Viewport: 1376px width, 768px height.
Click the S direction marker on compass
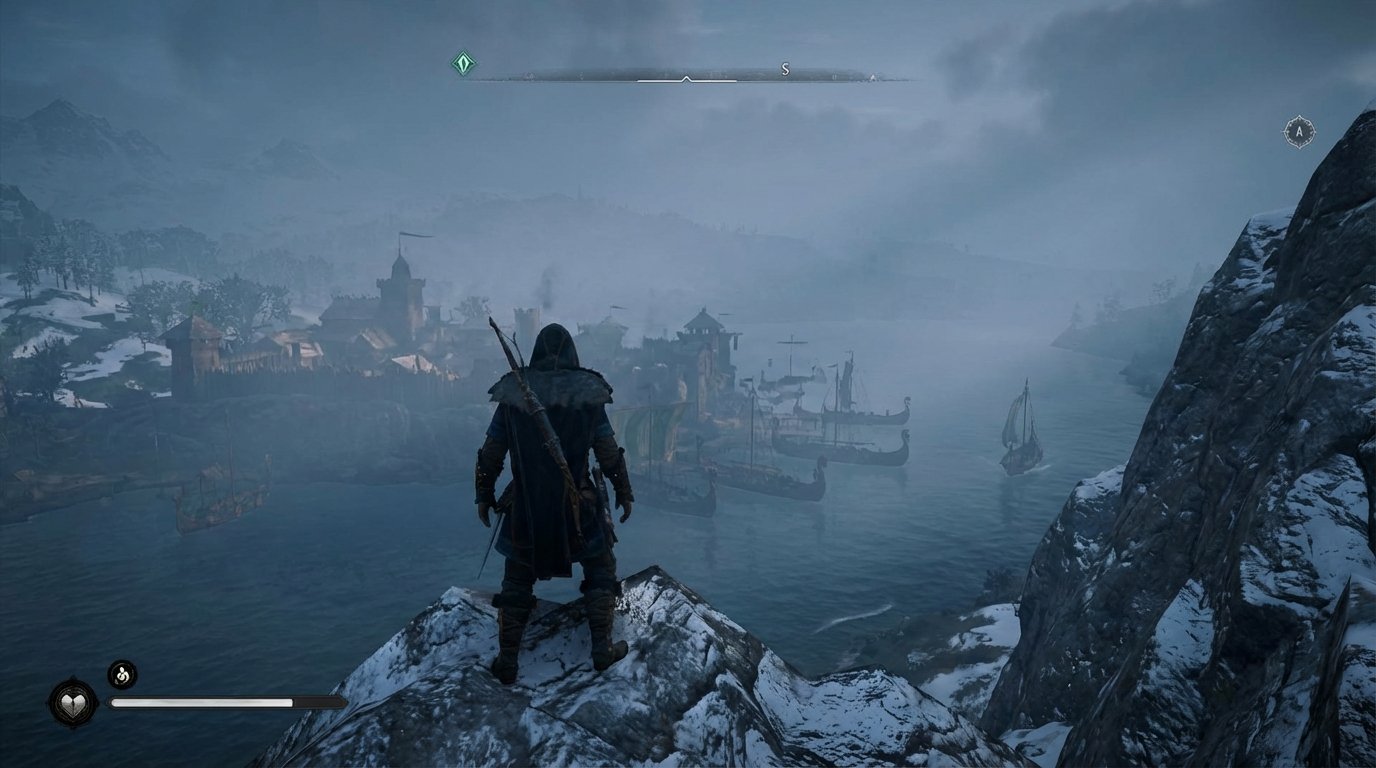pos(785,70)
